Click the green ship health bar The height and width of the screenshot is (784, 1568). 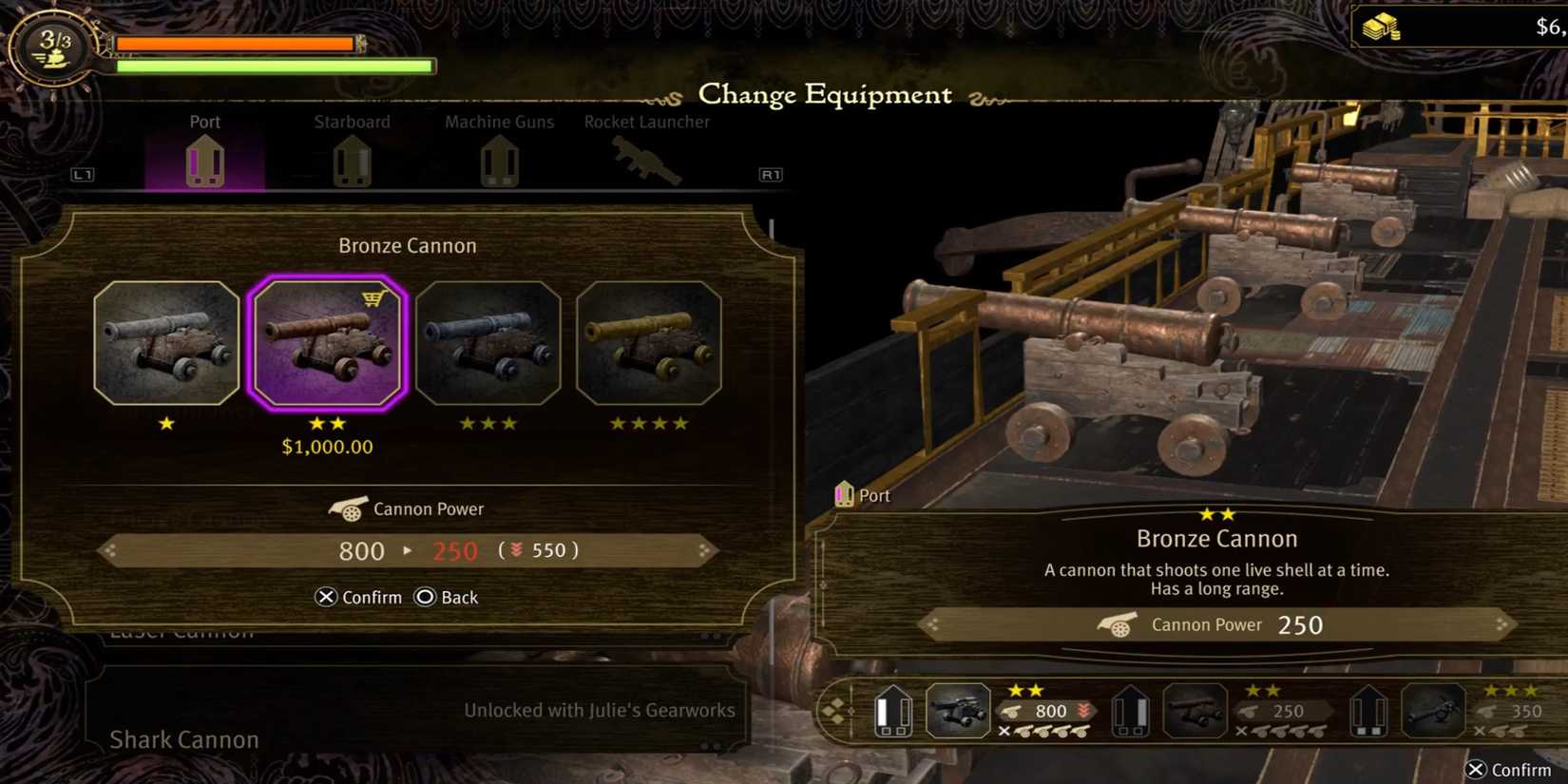271,66
